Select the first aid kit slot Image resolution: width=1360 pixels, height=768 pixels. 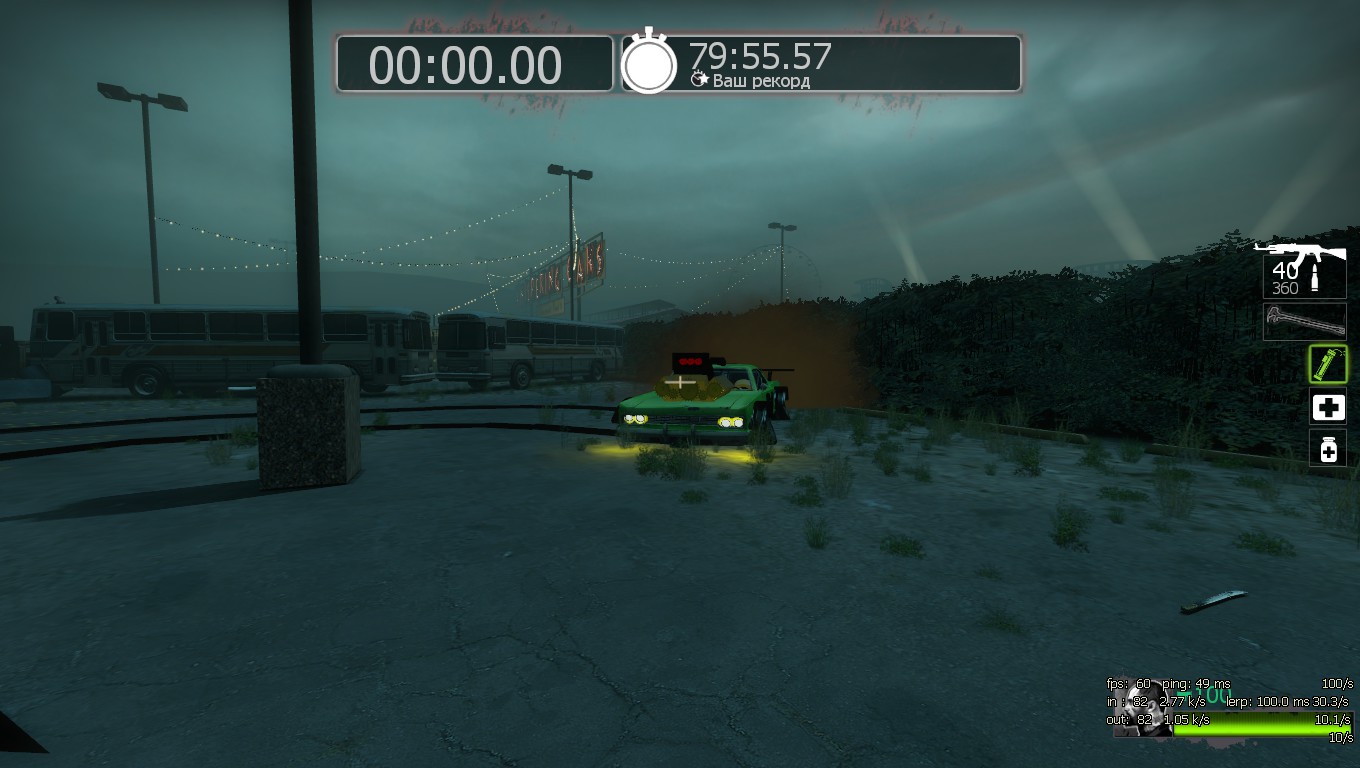pos(1328,407)
